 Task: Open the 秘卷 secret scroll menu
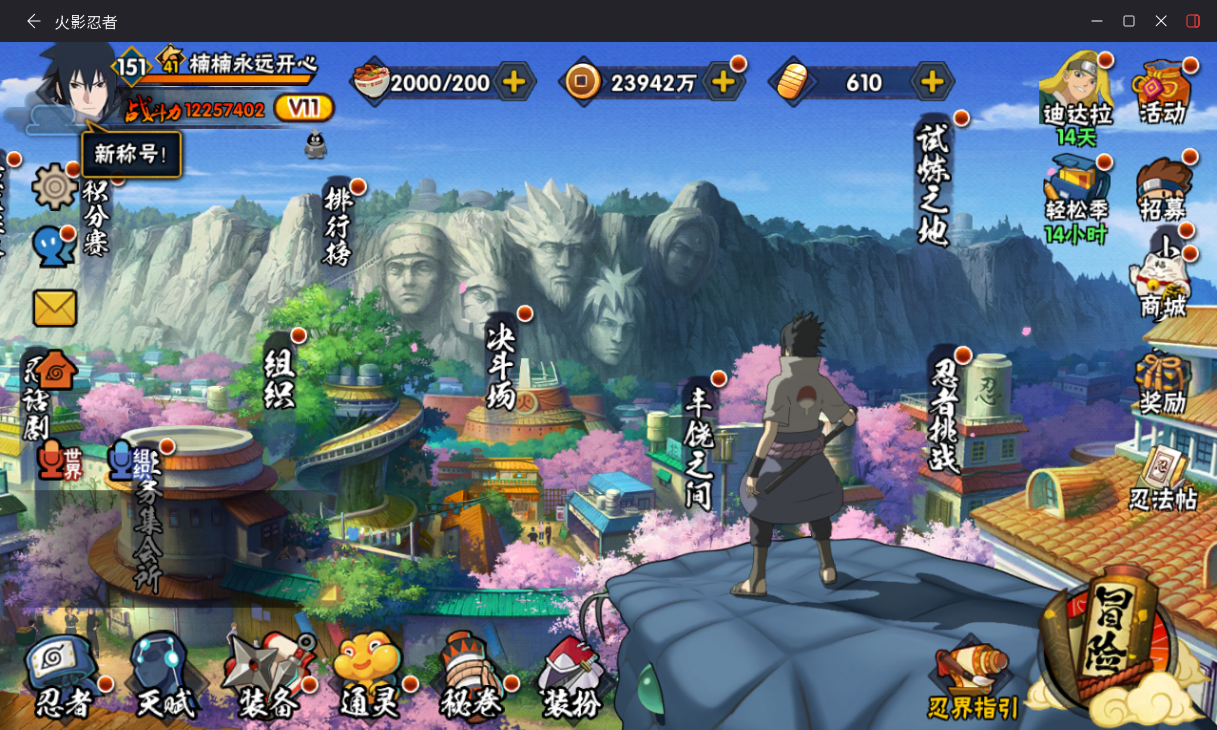(471, 675)
